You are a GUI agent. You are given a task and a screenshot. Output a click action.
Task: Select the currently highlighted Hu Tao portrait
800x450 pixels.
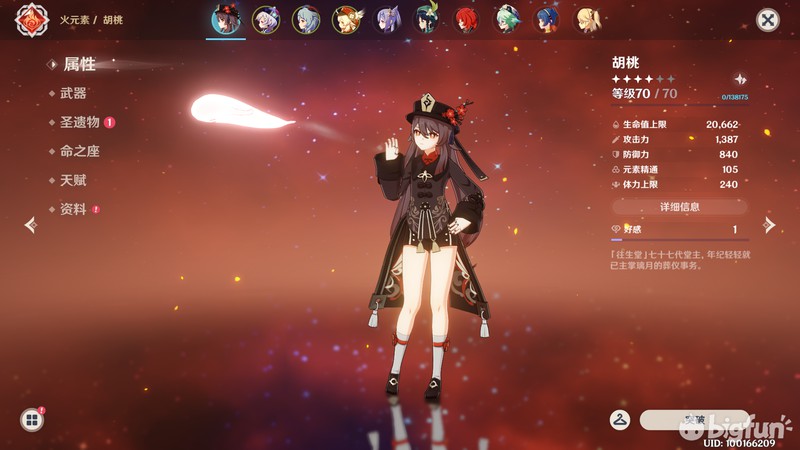226,20
